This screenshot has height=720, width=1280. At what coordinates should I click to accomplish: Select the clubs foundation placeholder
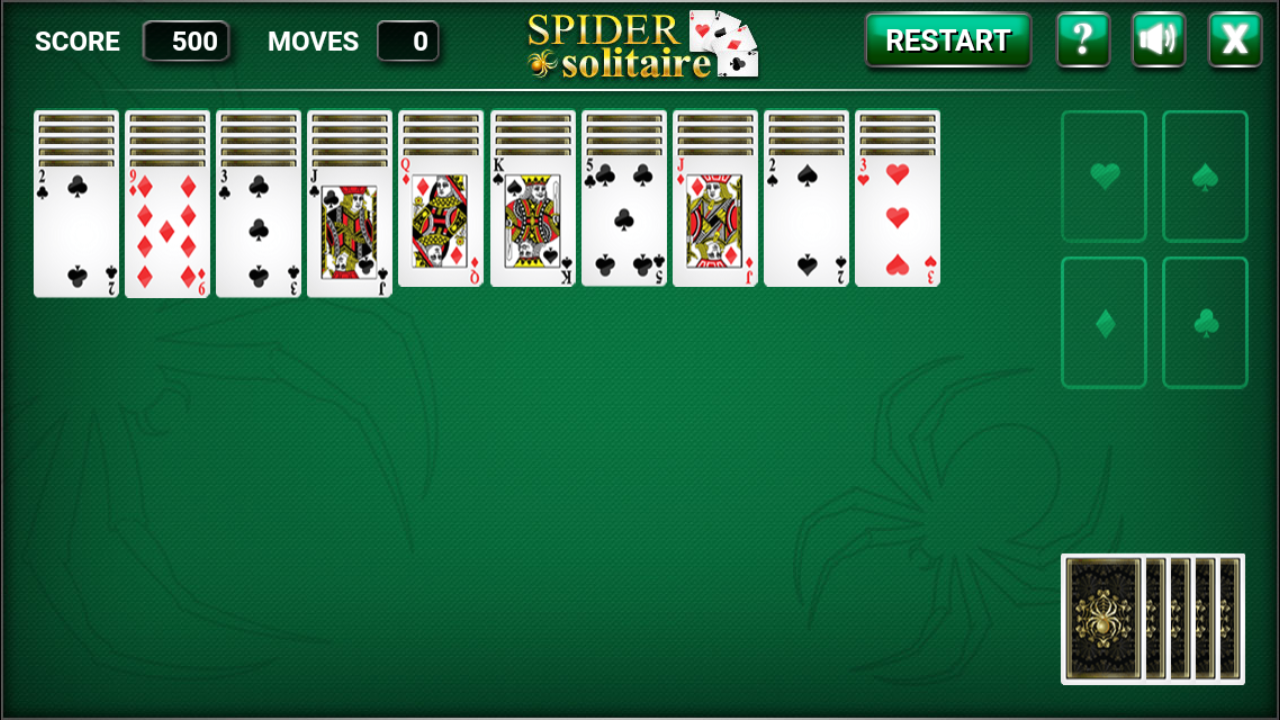[1205, 320]
